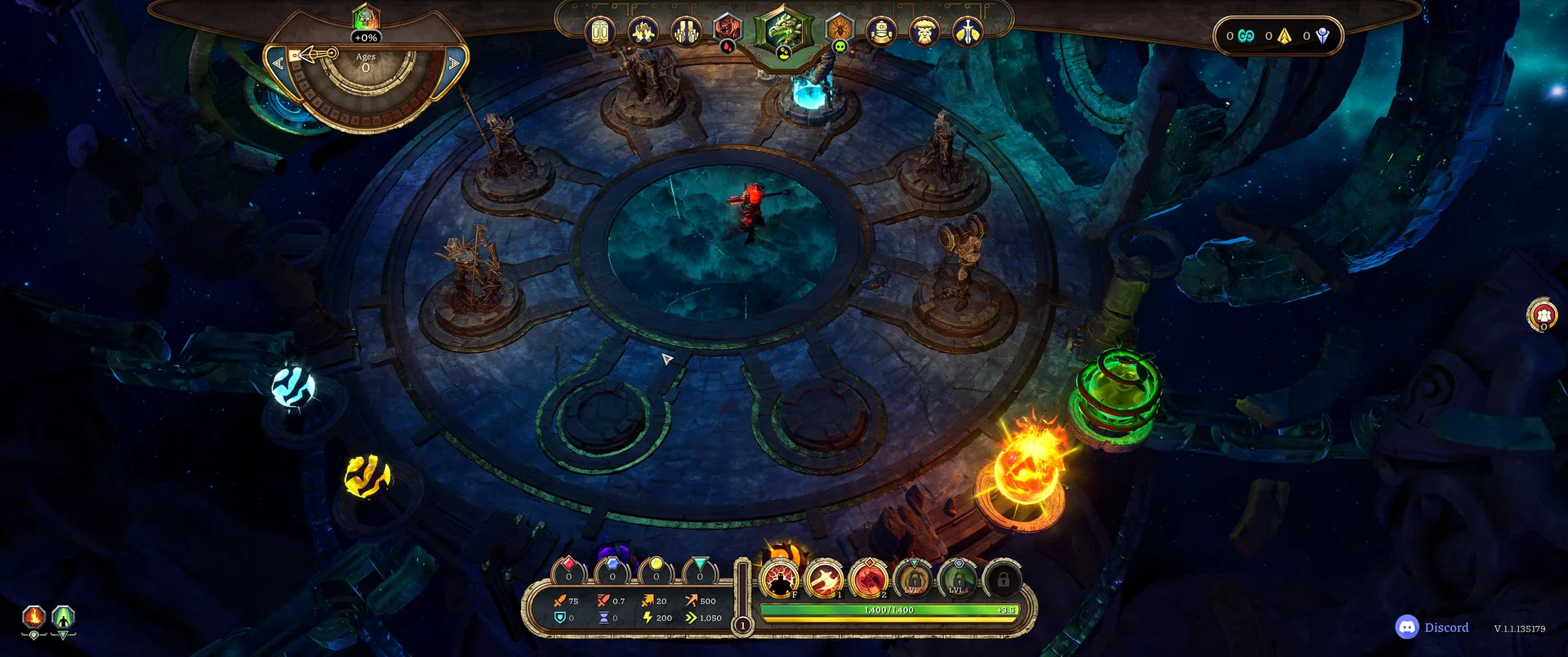The height and width of the screenshot is (657, 1568).
Task: Open the Discord link
Action: 1432,628
